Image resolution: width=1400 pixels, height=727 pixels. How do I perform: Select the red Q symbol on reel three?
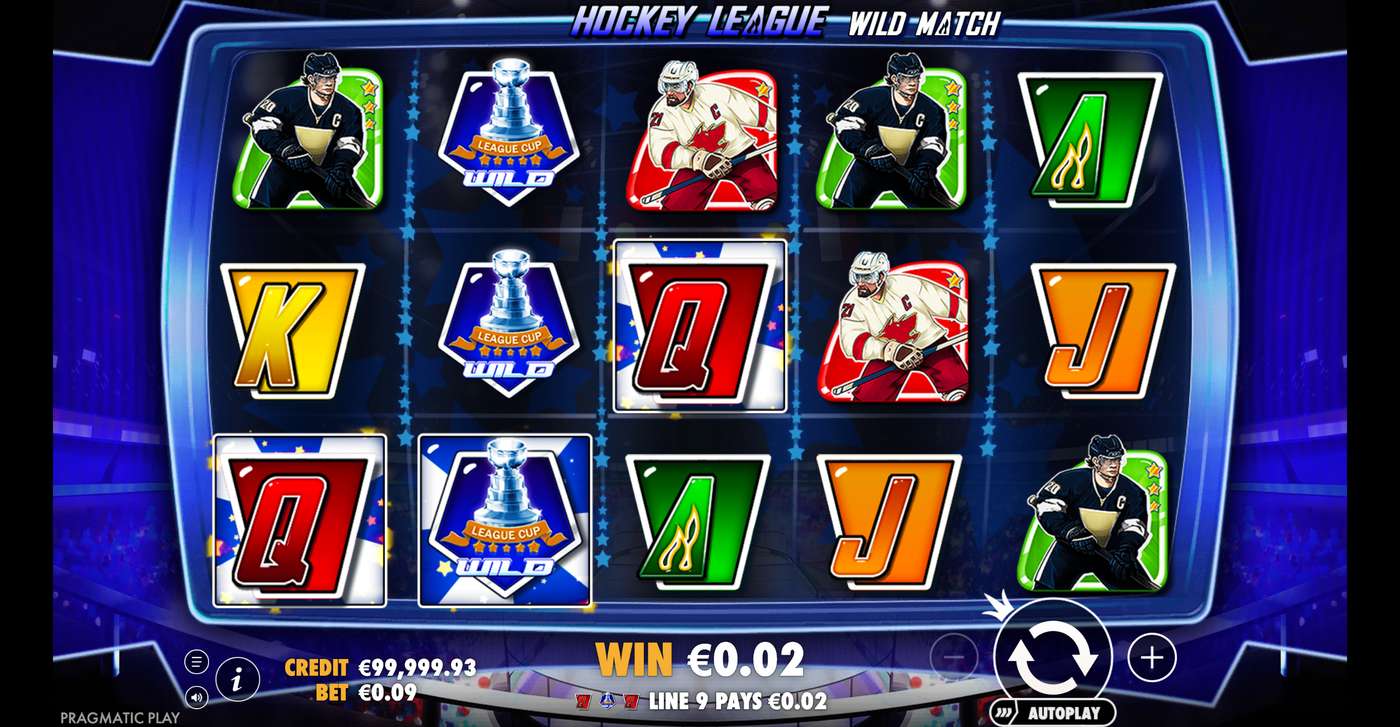[699, 330]
